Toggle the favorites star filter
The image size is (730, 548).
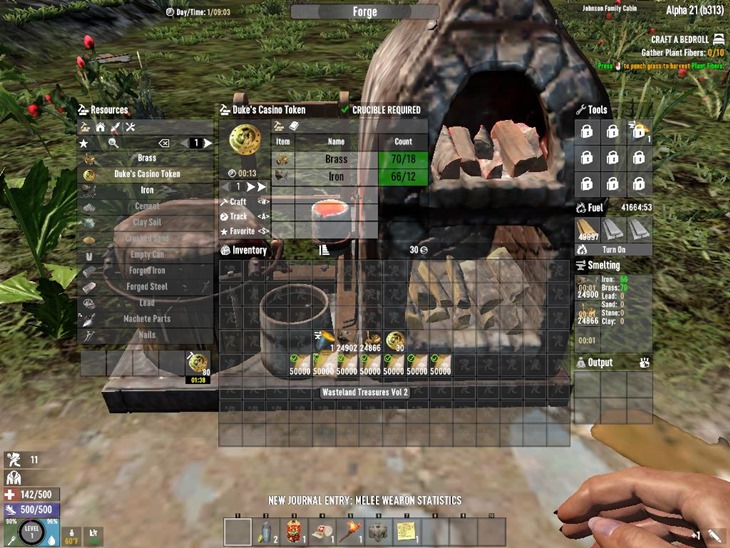(85, 143)
